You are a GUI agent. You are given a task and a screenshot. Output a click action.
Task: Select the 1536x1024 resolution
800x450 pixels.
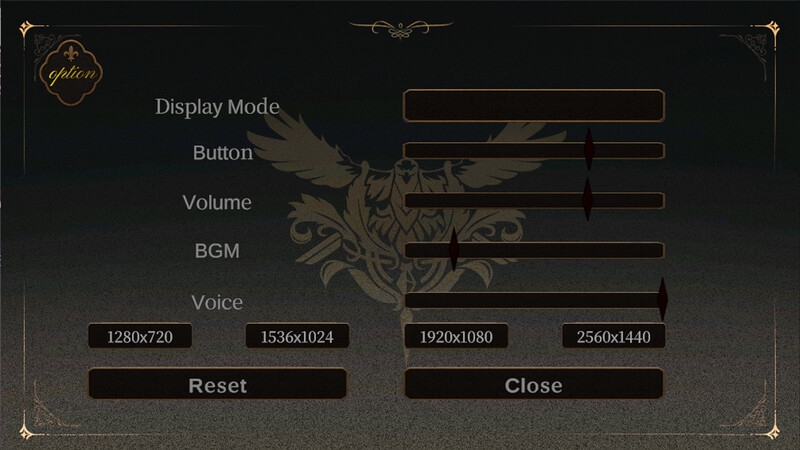tap(297, 337)
